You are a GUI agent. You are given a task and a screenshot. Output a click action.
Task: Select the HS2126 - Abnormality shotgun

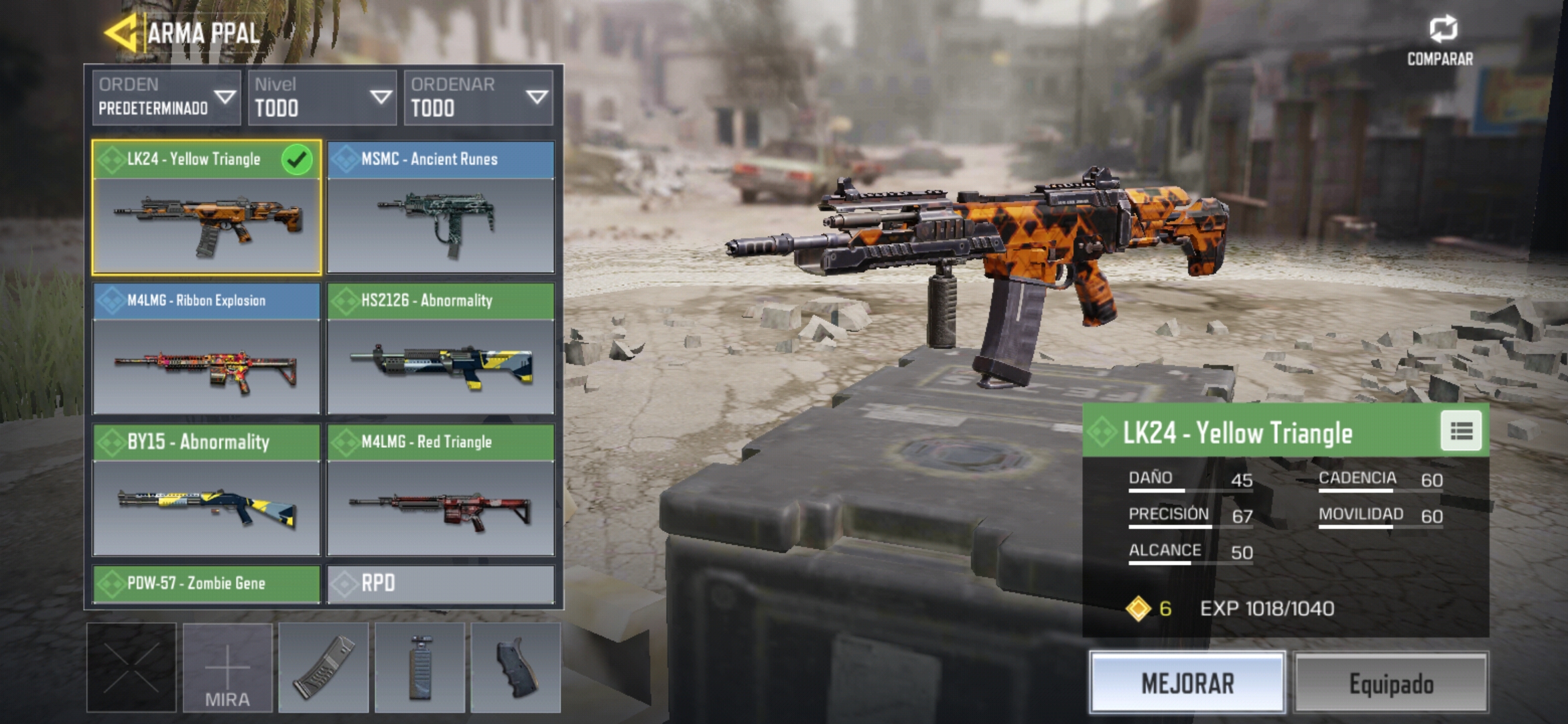pyautogui.click(x=441, y=349)
